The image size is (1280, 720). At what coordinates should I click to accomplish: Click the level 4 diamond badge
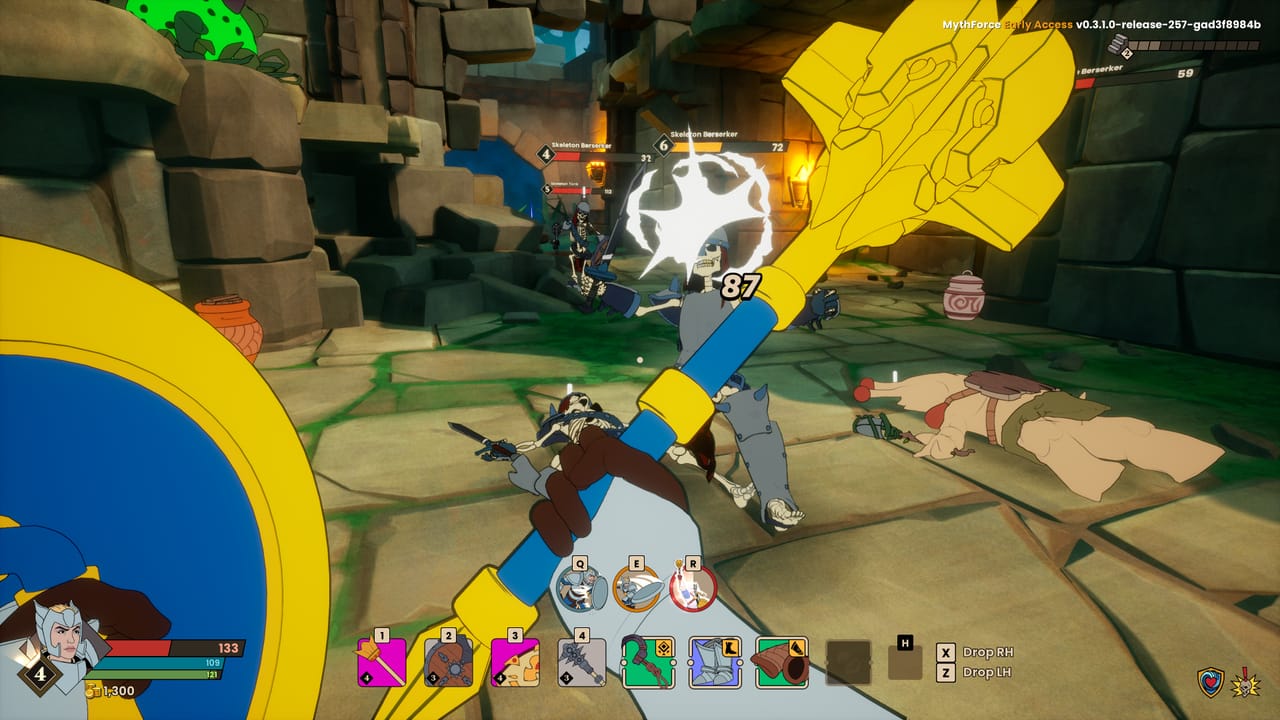40,676
